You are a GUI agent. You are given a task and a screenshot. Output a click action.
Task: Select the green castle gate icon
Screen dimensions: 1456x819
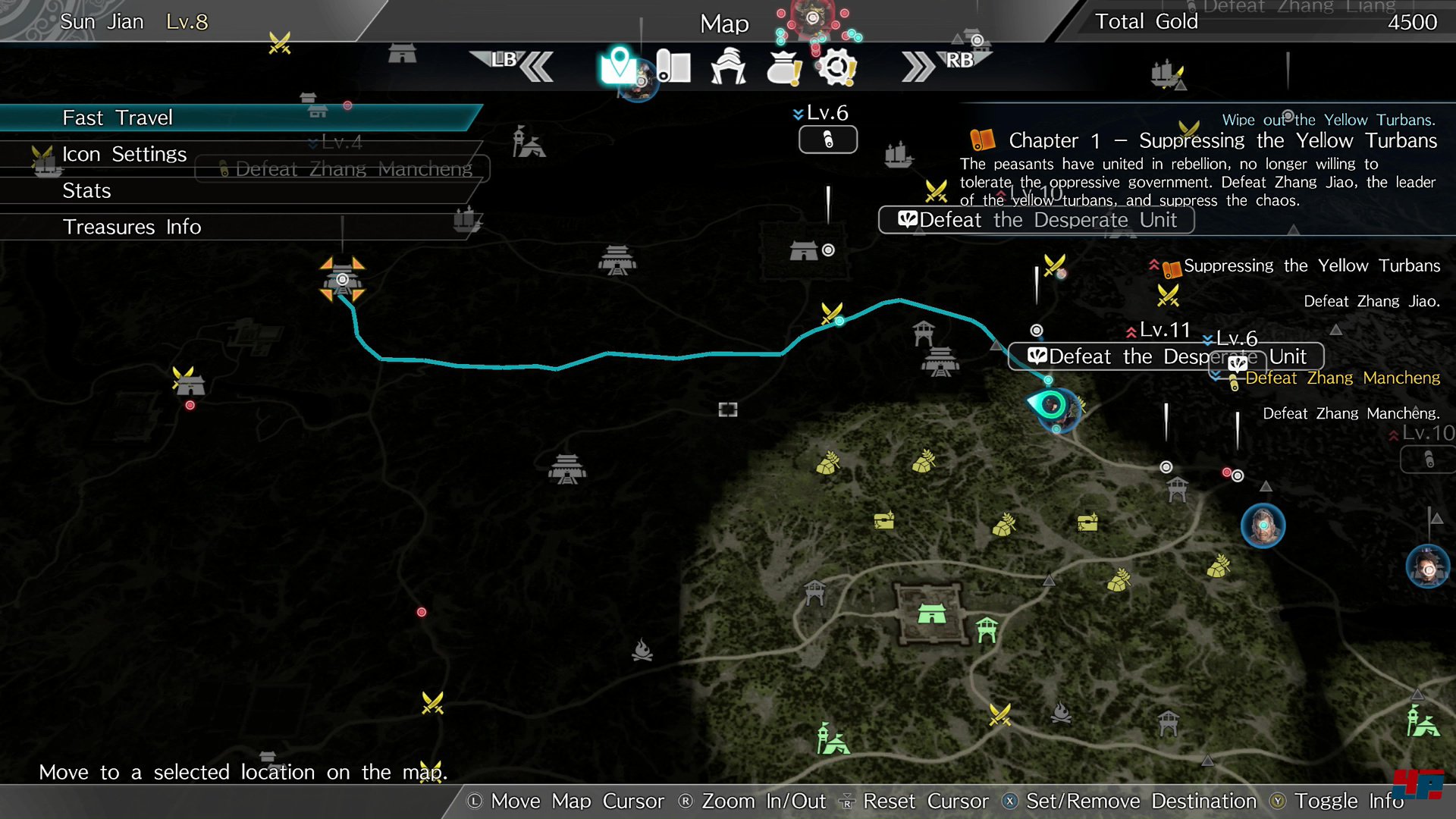pos(931,613)
